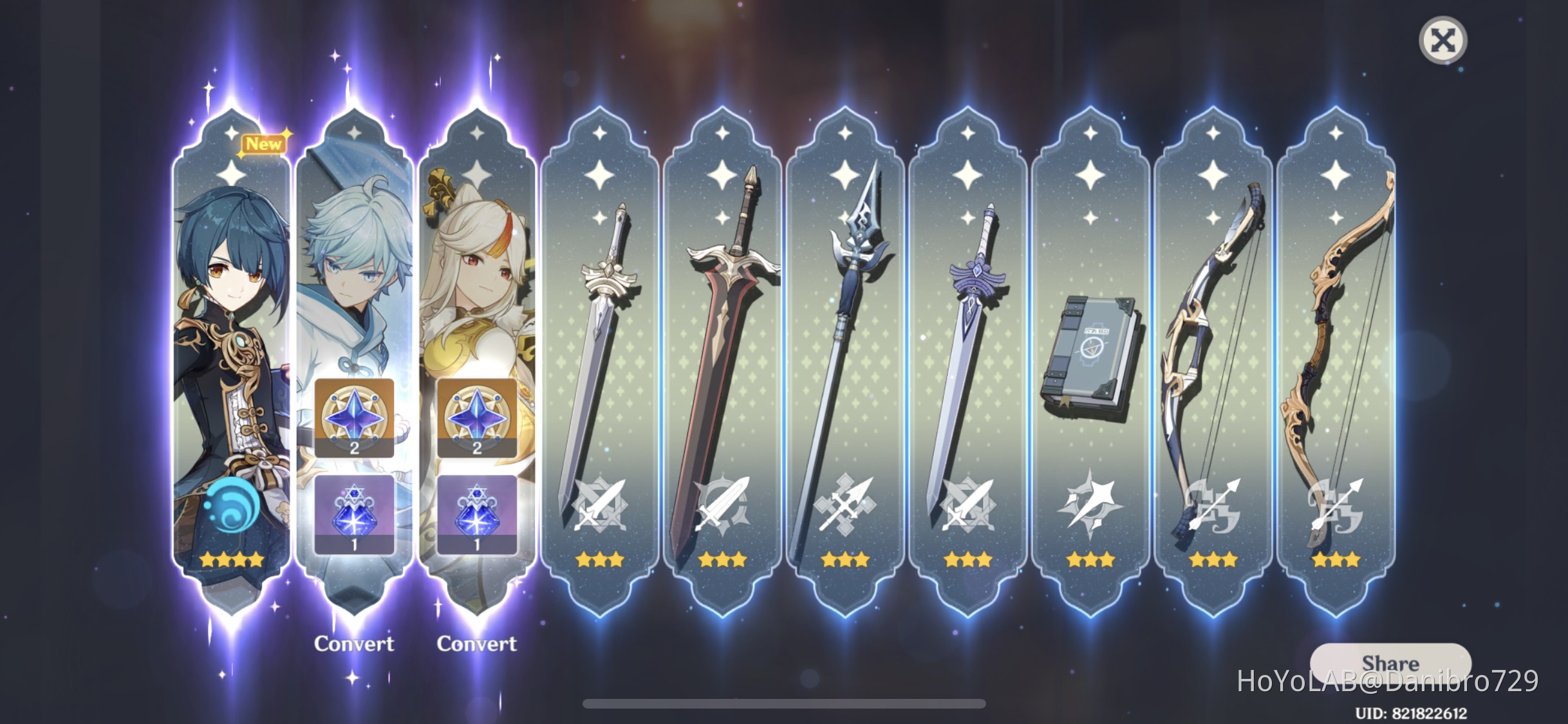This screenshot has width=1568, height=724.
Task: Select the Starglitter icon under Ningguang
Action: 478,418
